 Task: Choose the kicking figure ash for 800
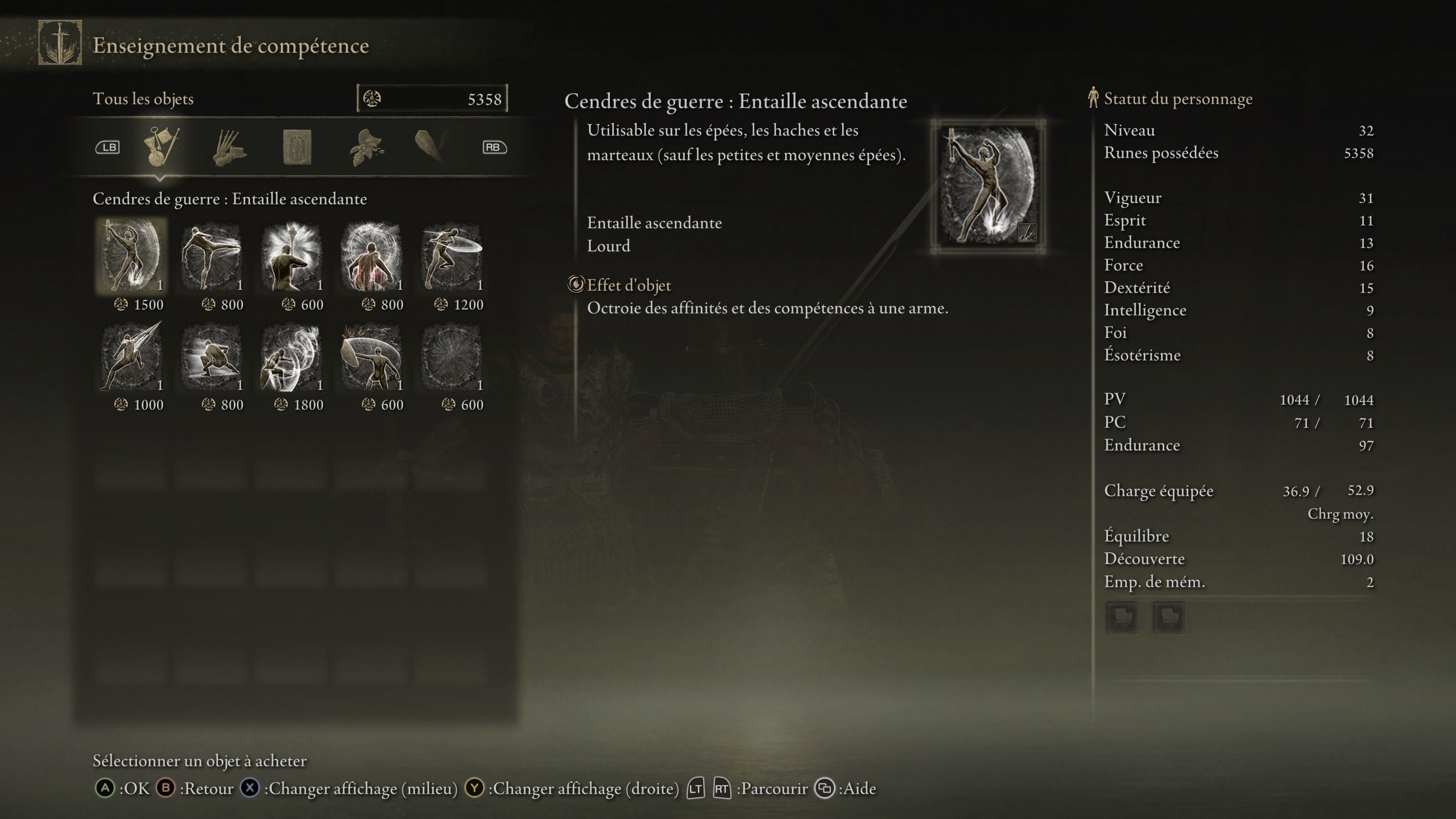coord(212,256)
